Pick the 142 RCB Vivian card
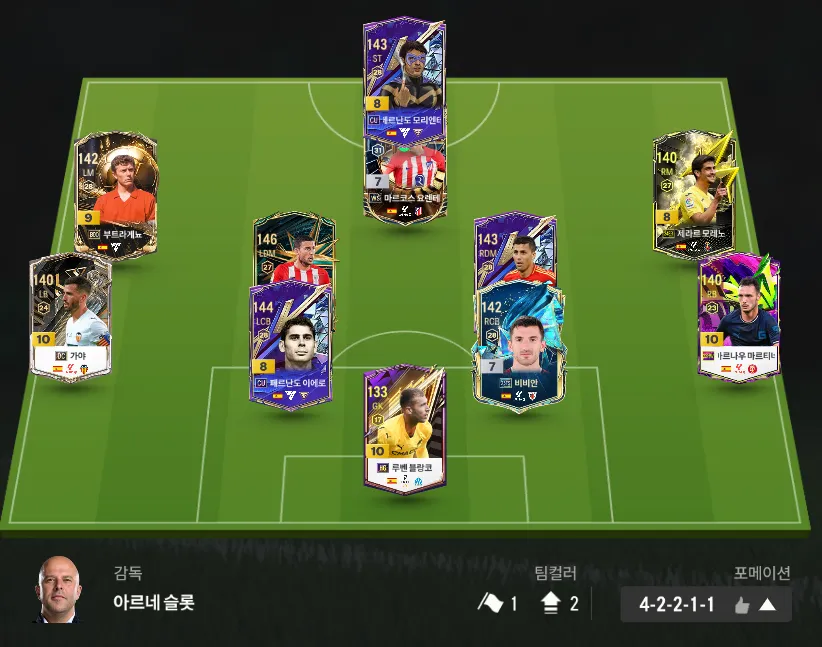Screen dimensions: 822x647 (x=519, y=346)
